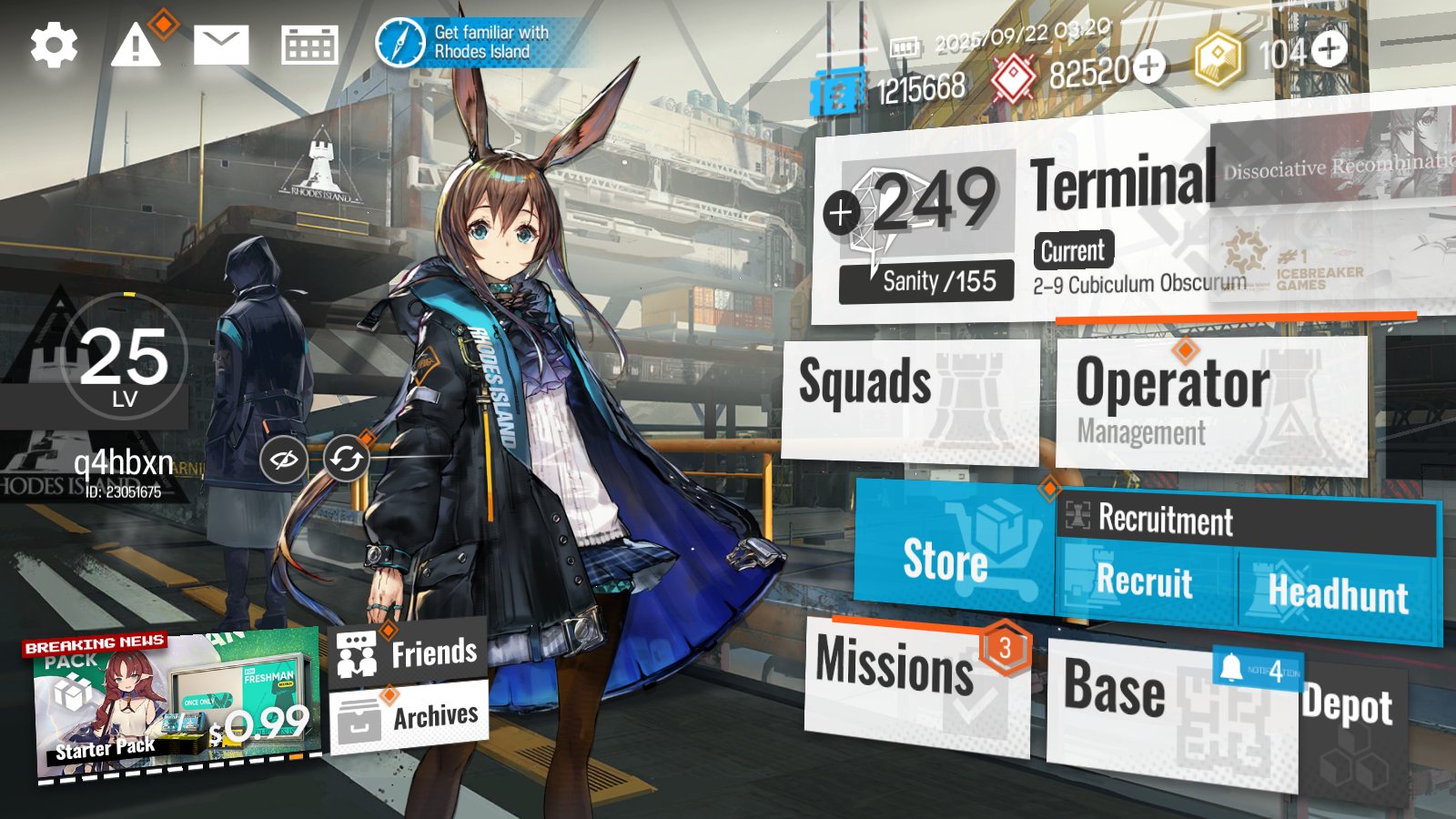Image resolution: width=1456 pixels, height=819 pixels.
Task: Hide the UI with the eye toggle
Action: coord(282,460)
